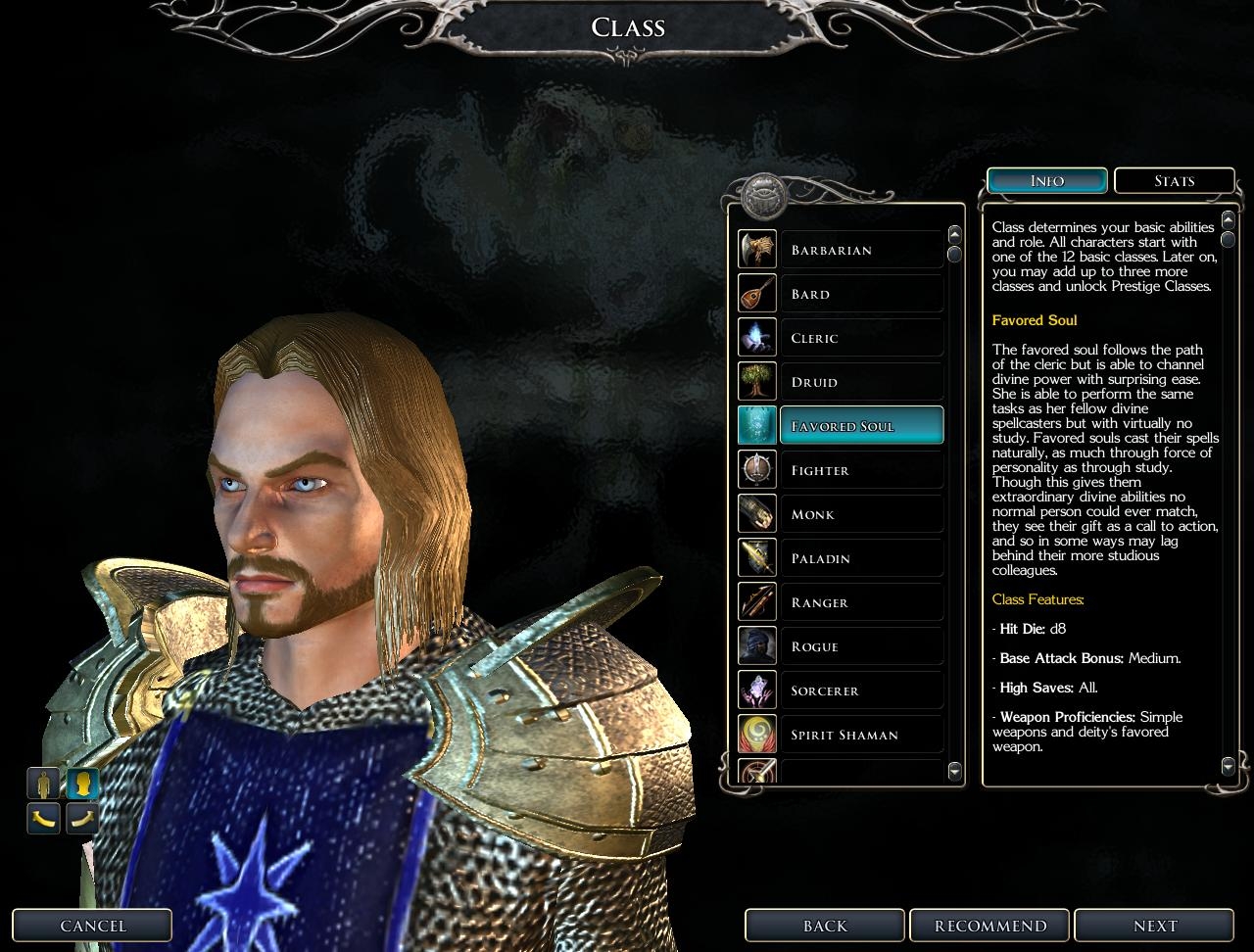Image resolution: width=1254 pixels, height=952 pixels.
Task: Select the Monk class
Action: (x=861, y=514)
